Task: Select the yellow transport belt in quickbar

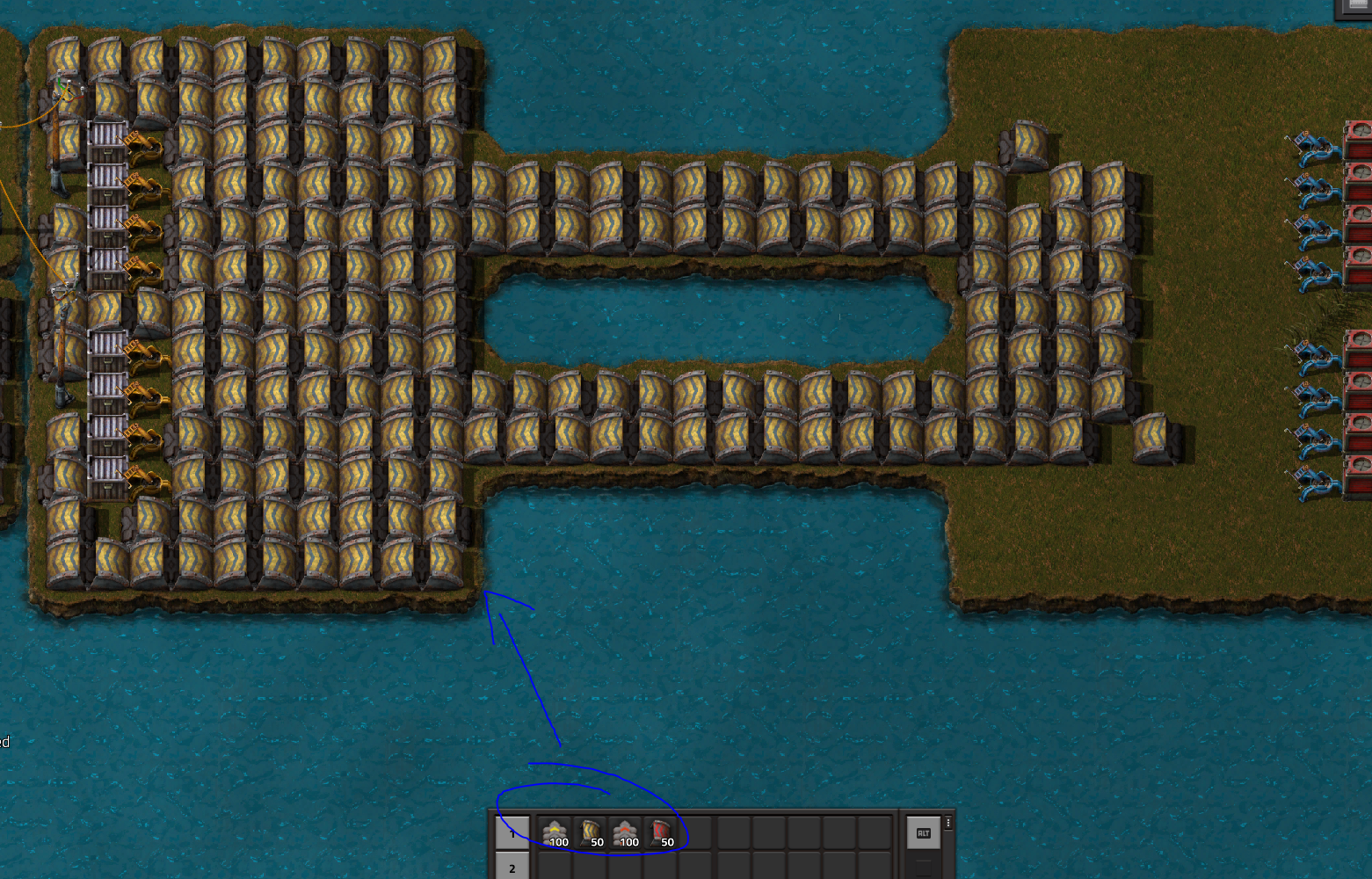Action: tap(555, 832)
